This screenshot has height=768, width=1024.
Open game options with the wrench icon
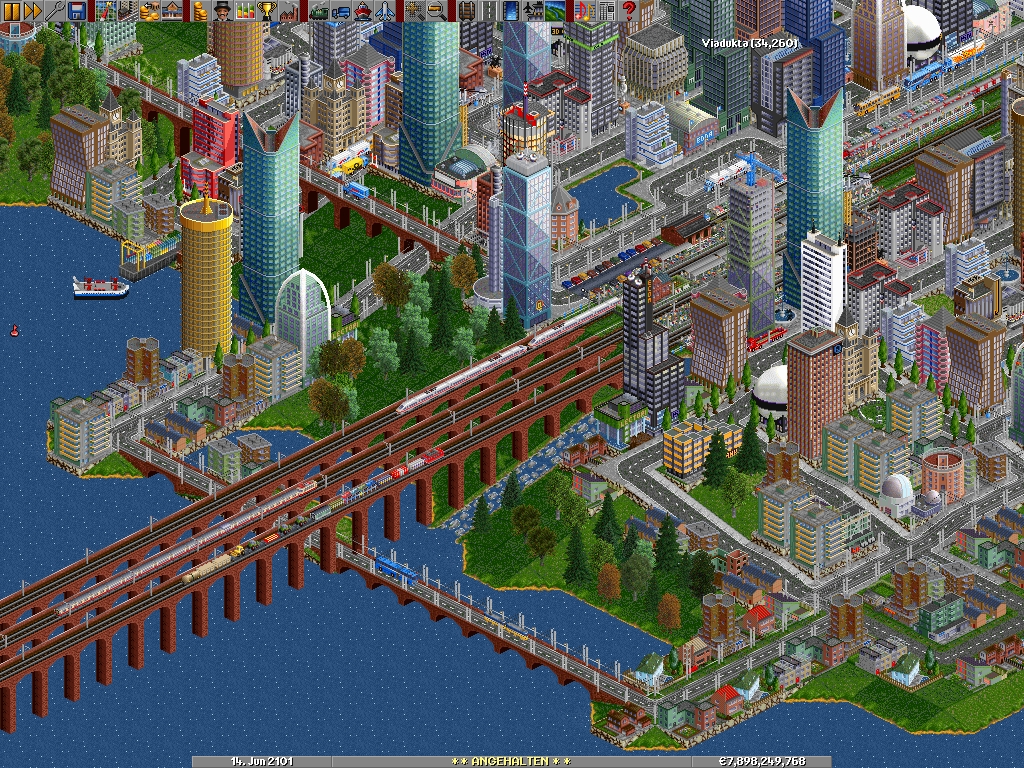coord(55,11)
